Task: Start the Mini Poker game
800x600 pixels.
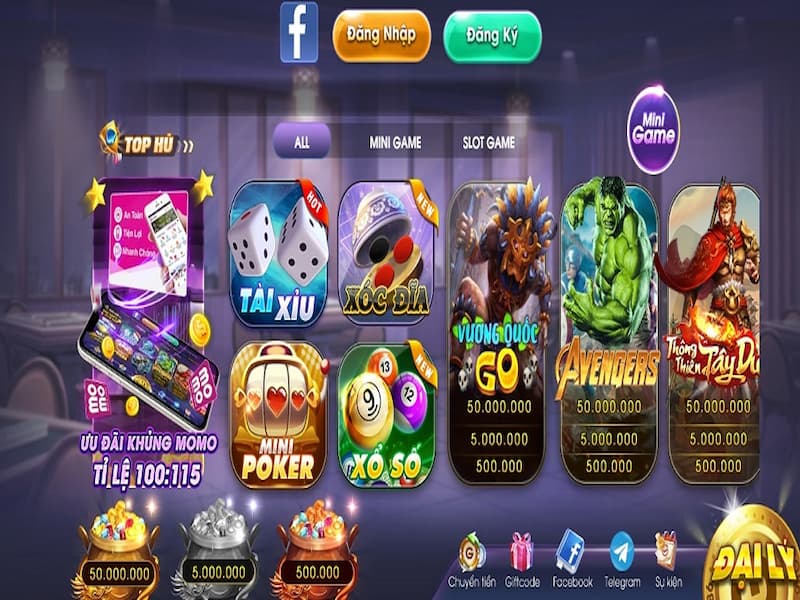Action: 278,415
